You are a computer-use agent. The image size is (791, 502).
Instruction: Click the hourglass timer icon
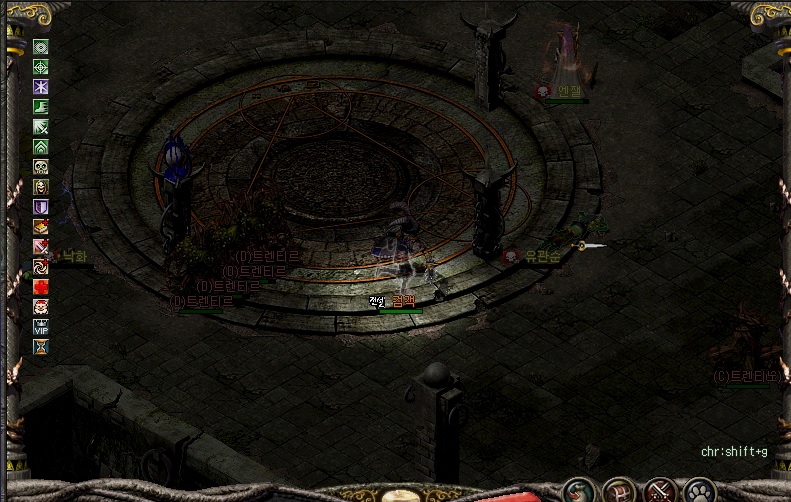point(41,346)
